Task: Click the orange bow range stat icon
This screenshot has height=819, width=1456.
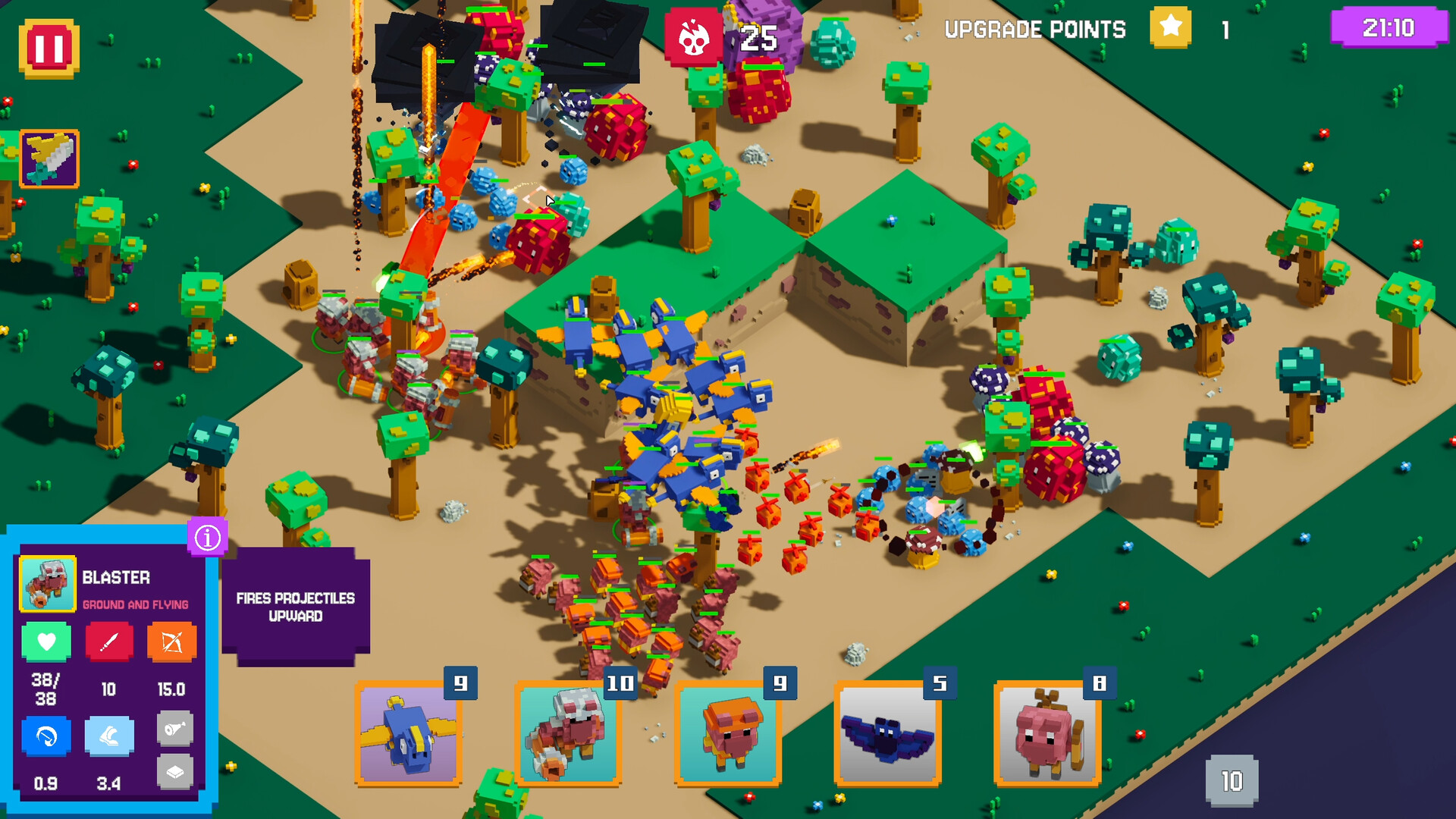Action: 172,641
